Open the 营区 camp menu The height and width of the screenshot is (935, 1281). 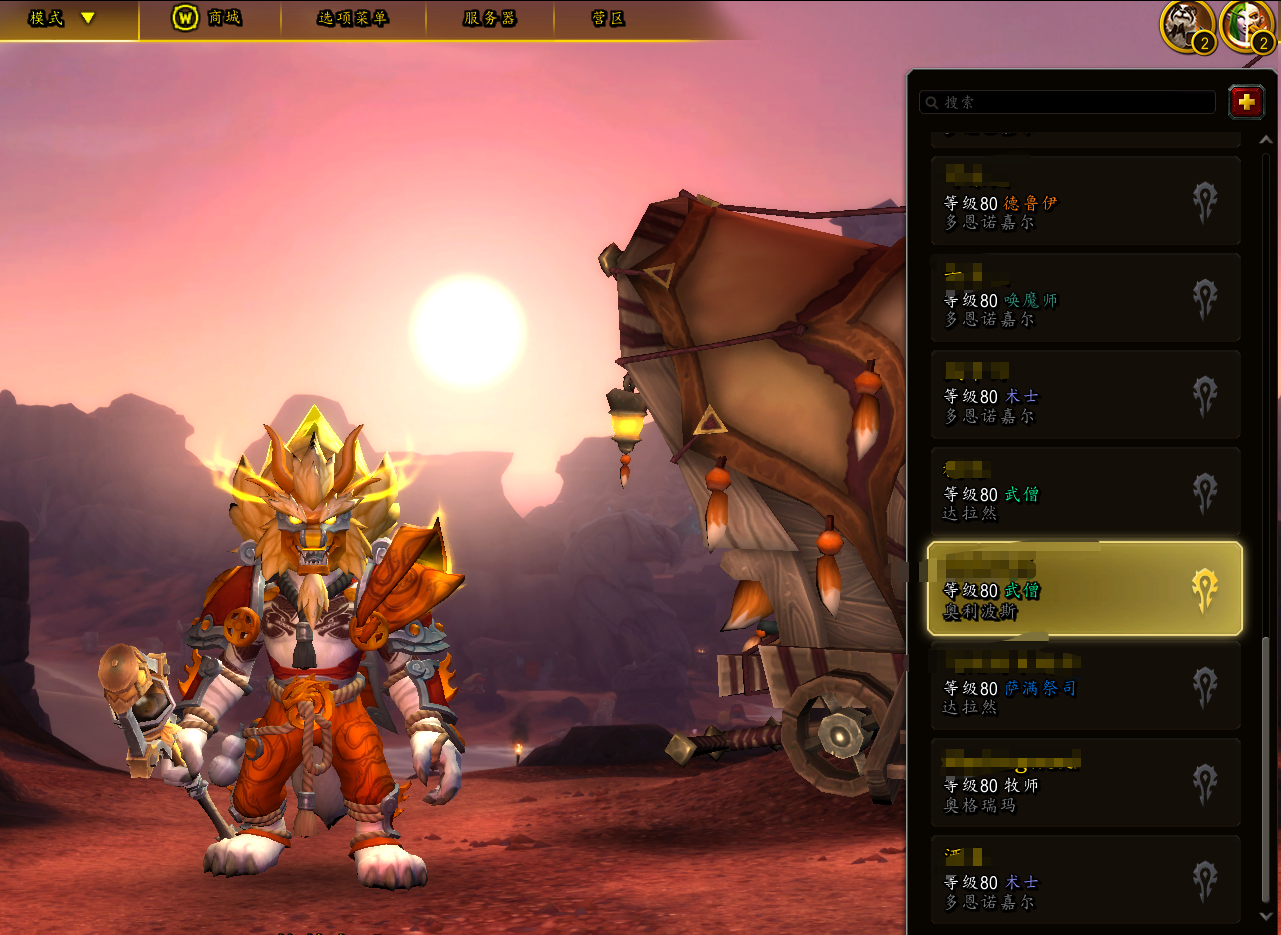[x=608, y=19]
